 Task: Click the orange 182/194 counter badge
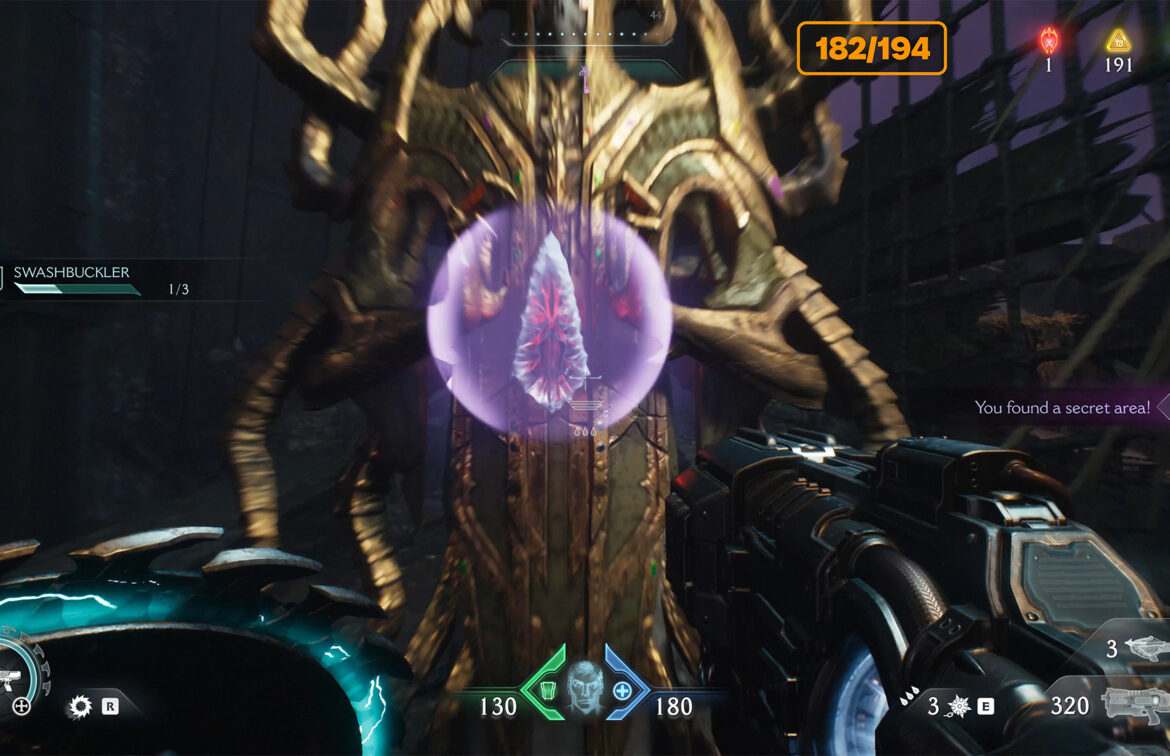pos(871,48)
